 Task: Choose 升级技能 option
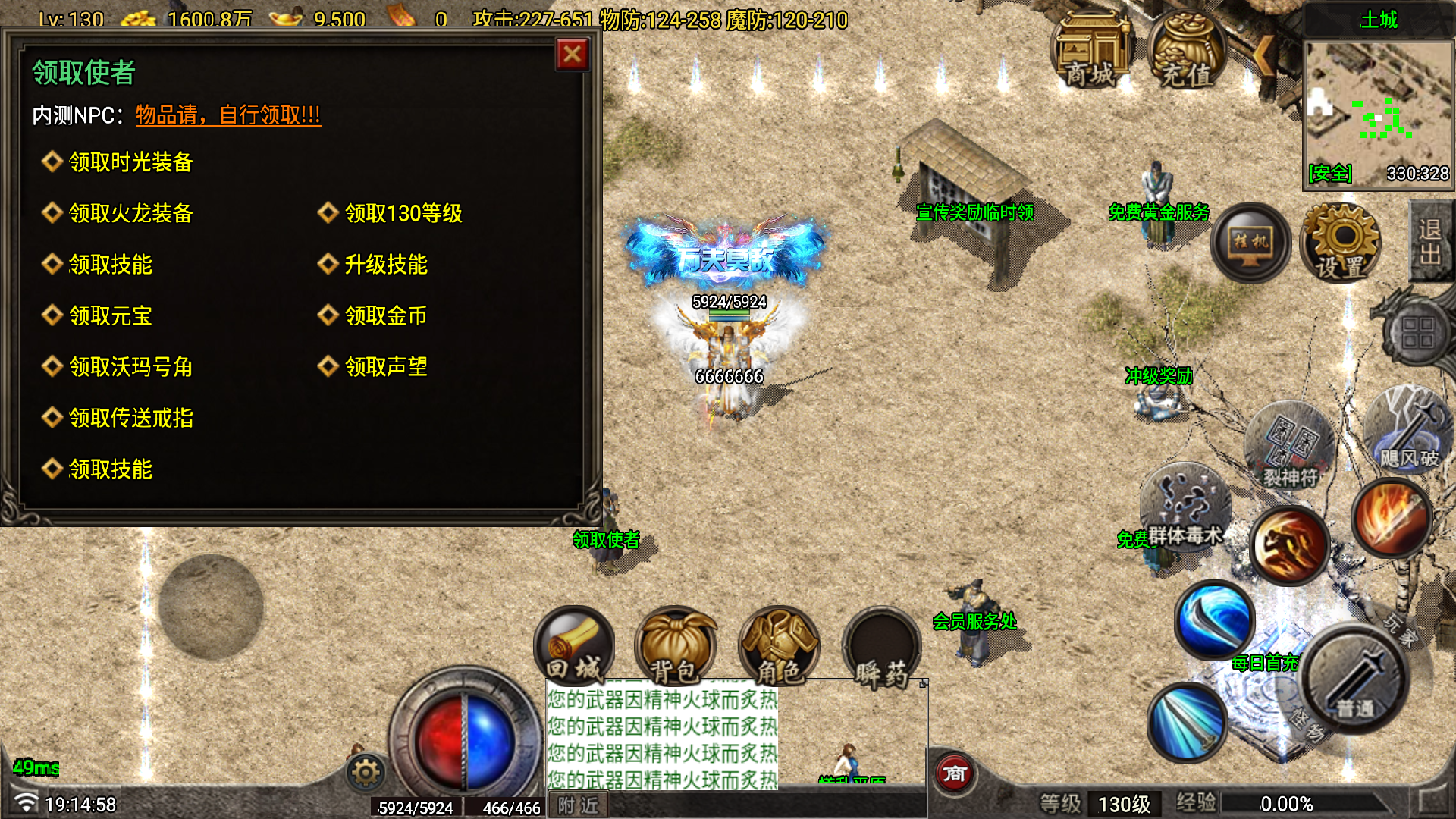[x=385, y=264]
